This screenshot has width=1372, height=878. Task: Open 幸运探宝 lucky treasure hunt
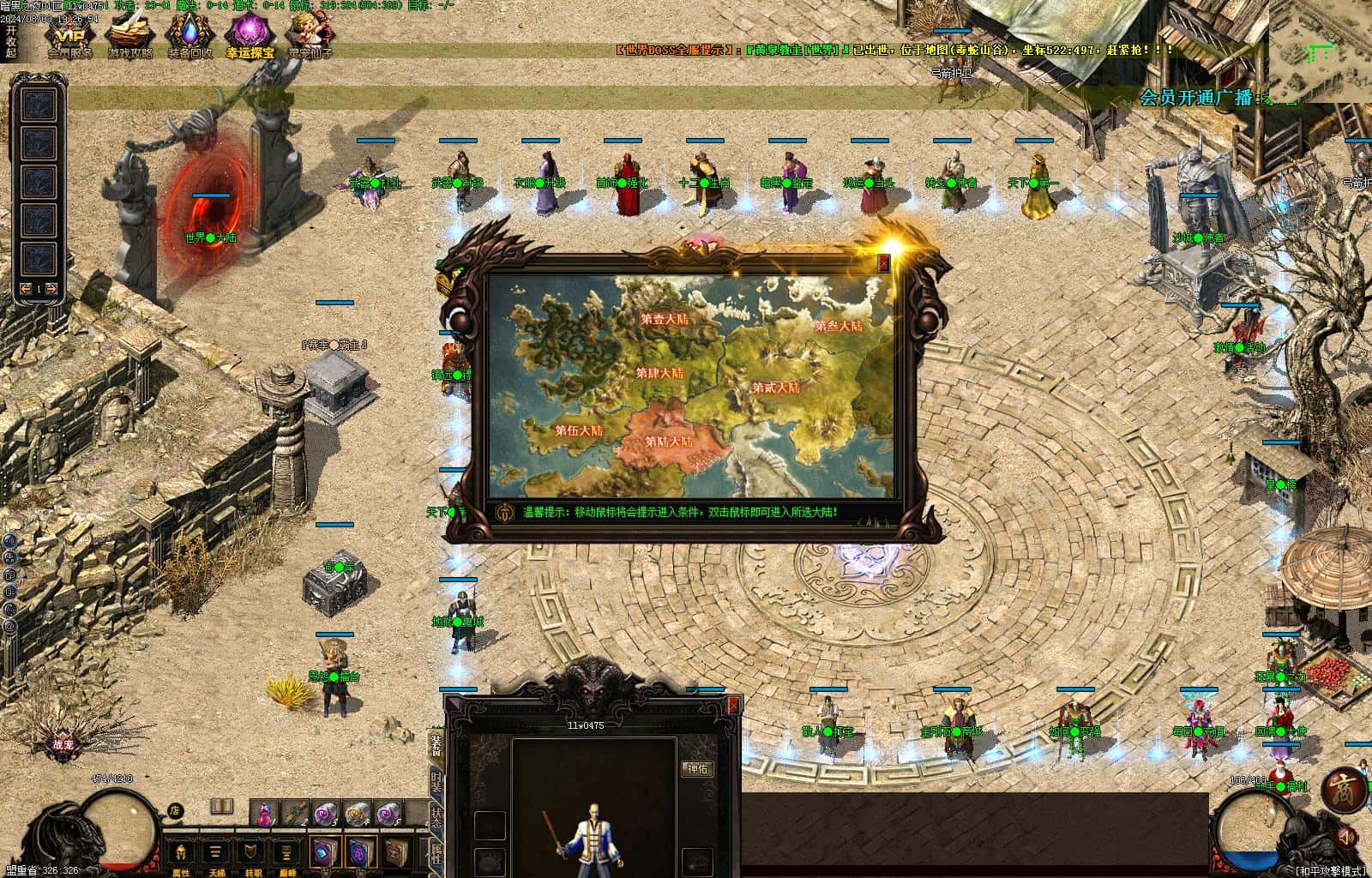[250, 37]
